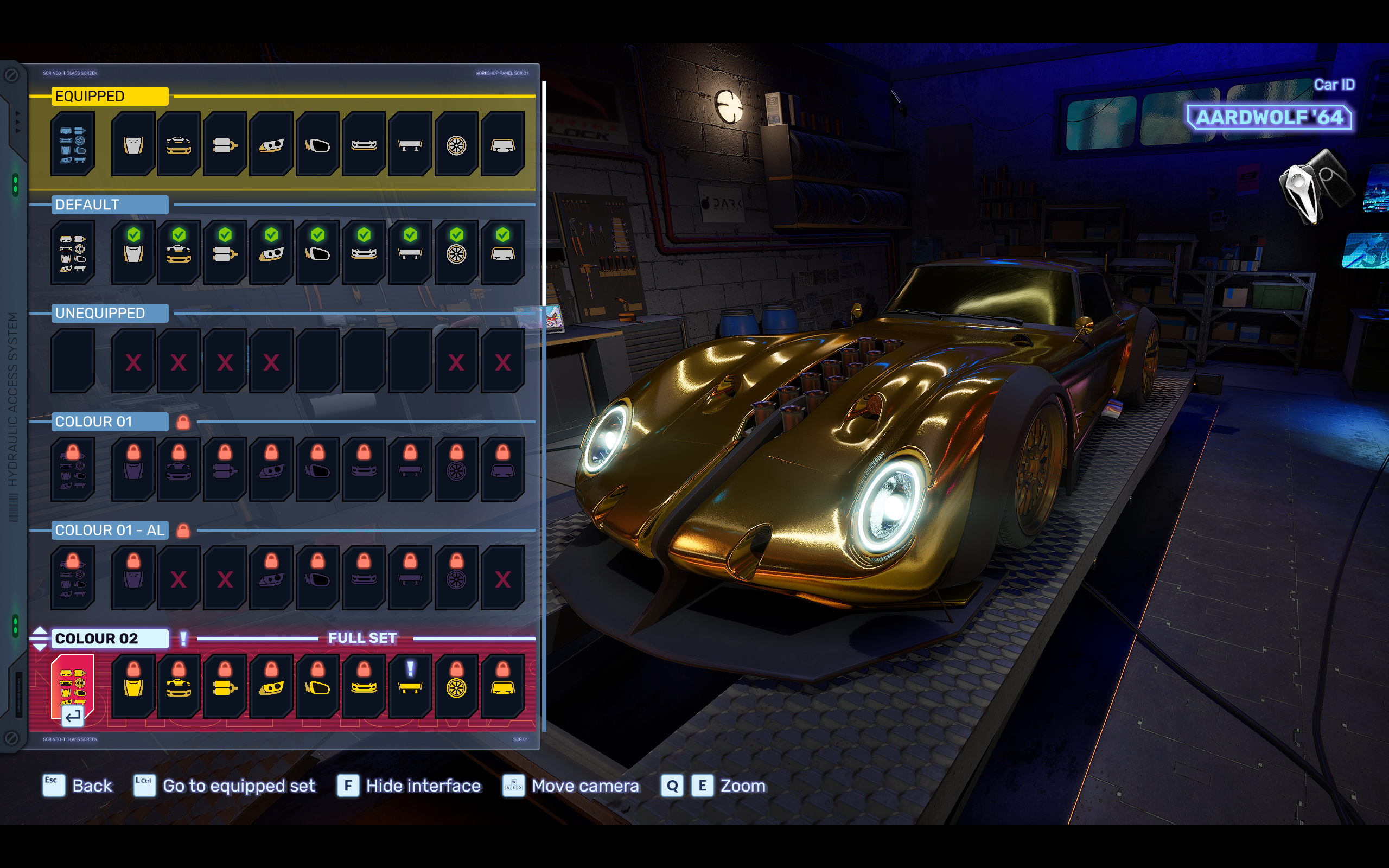Click the lock icon beside the Colour 01 header
1389x868 pixels.
click(x=184, y=422)
